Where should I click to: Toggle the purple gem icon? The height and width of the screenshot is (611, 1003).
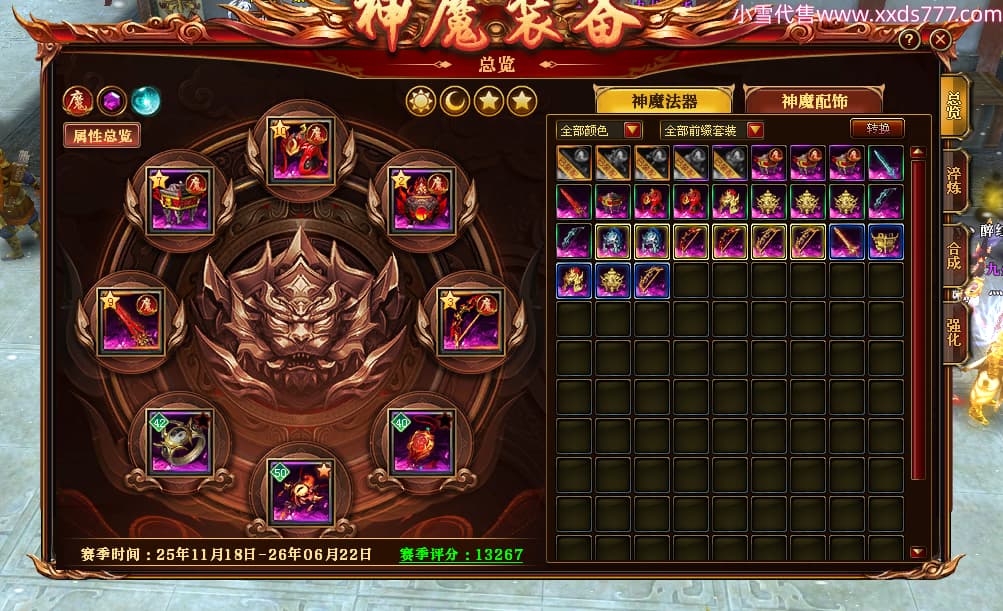click(112, 100)
